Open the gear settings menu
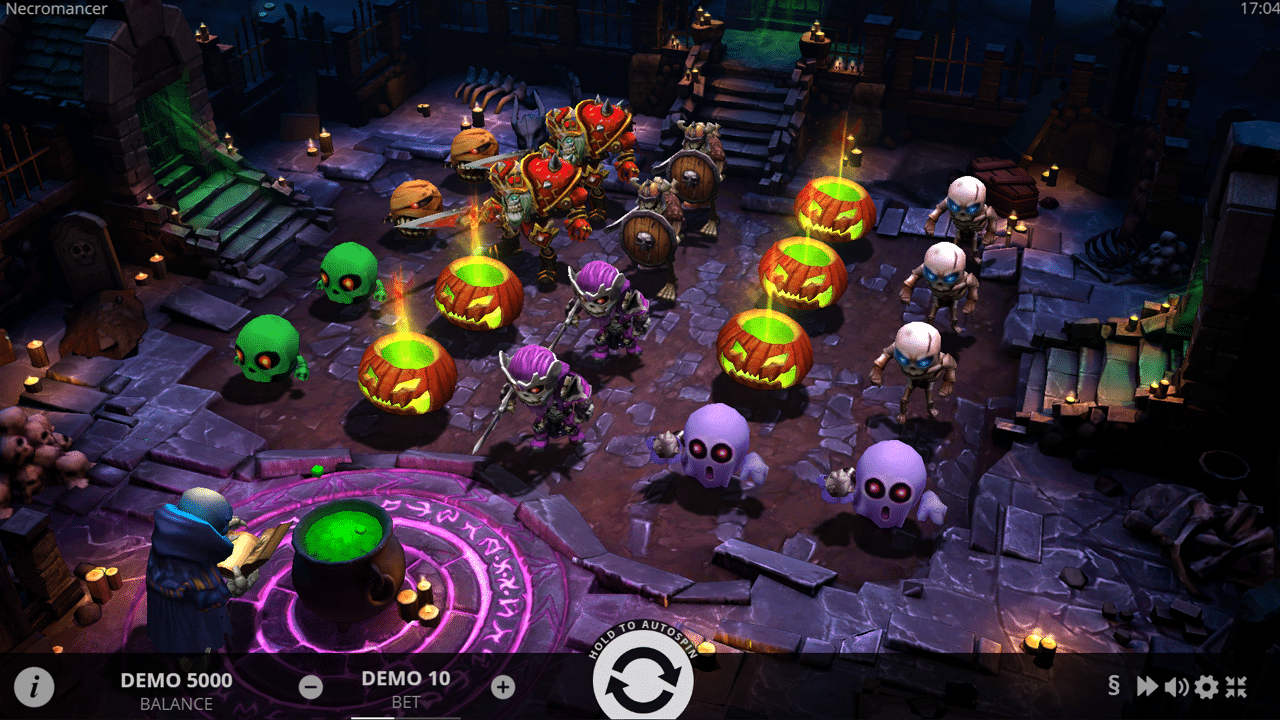 pyautogui.click(x=1207, y=686)
